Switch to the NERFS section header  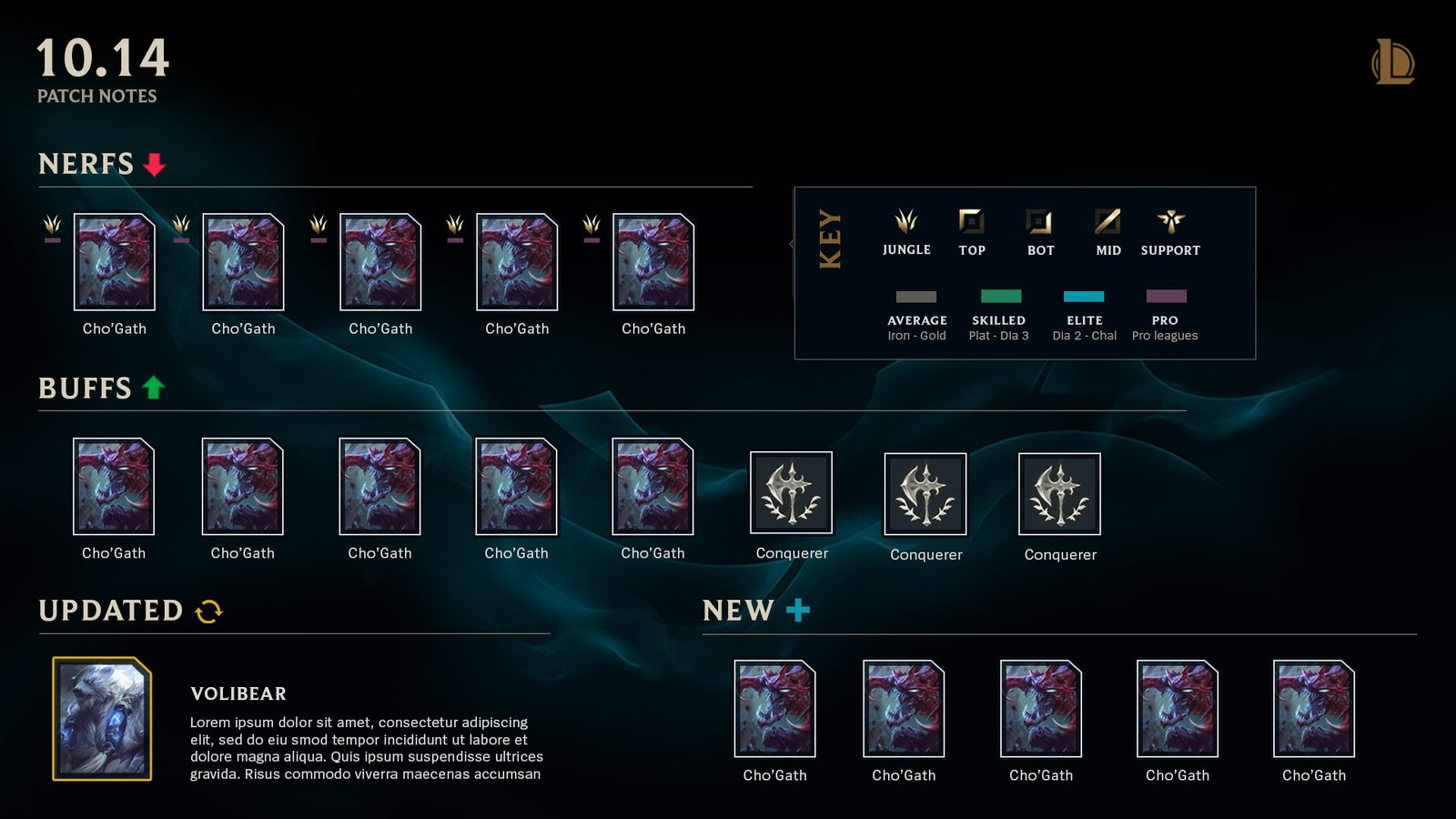coord(86,165)
